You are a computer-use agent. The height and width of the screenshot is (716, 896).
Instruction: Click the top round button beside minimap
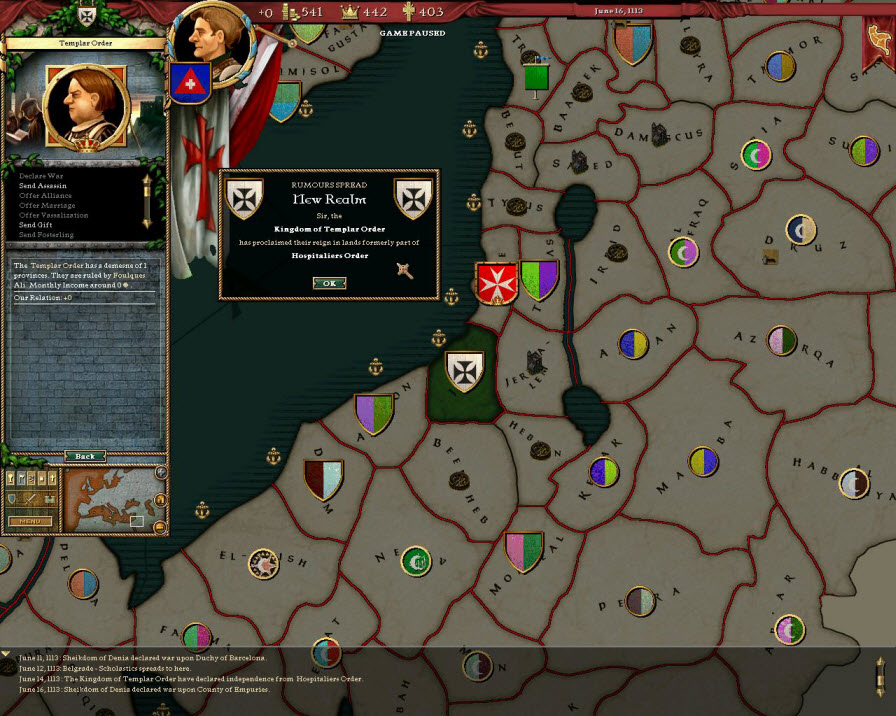click(x=161, y=473)
